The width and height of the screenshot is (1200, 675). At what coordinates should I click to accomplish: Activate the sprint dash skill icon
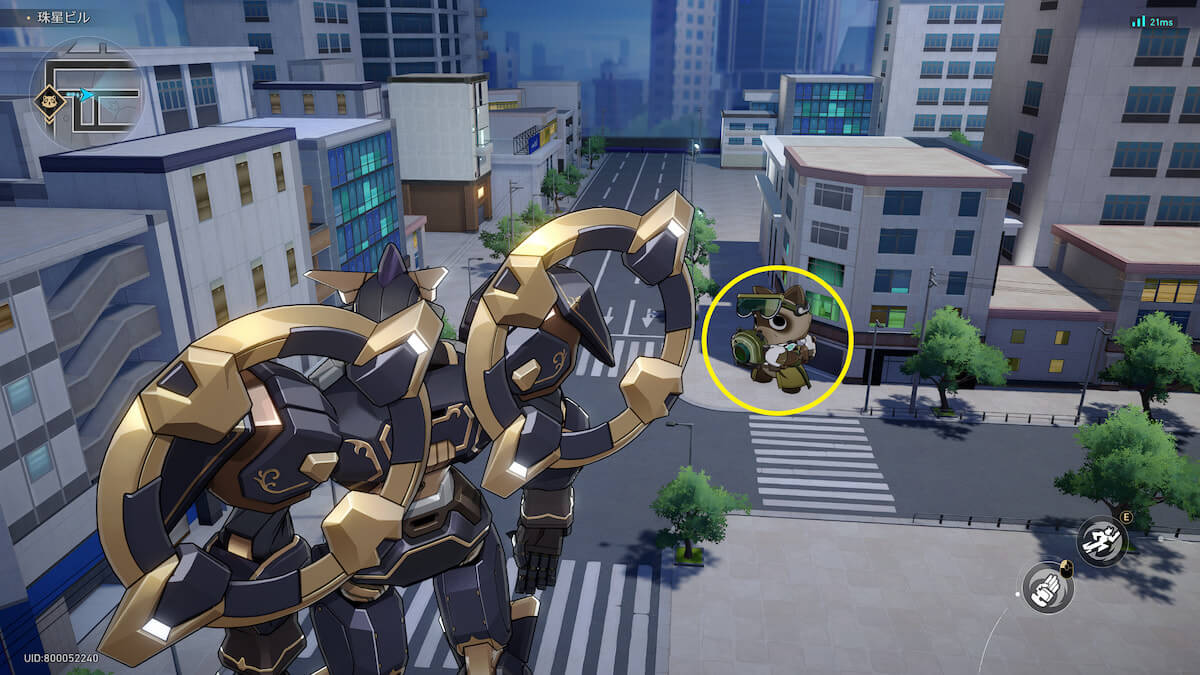(1102, 541)
